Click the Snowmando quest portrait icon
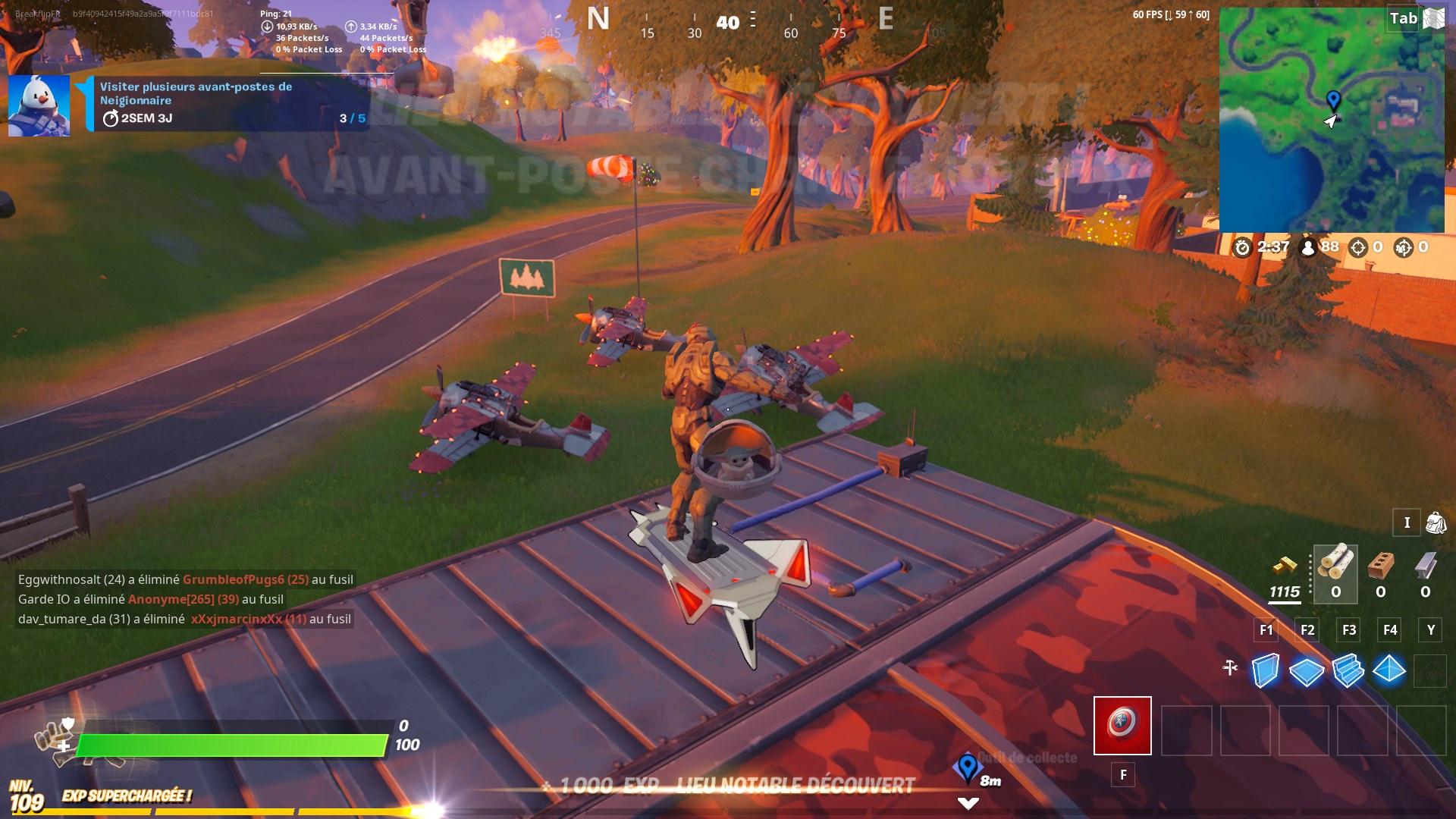Screen dimensions: 1456x819 (38, 106)
